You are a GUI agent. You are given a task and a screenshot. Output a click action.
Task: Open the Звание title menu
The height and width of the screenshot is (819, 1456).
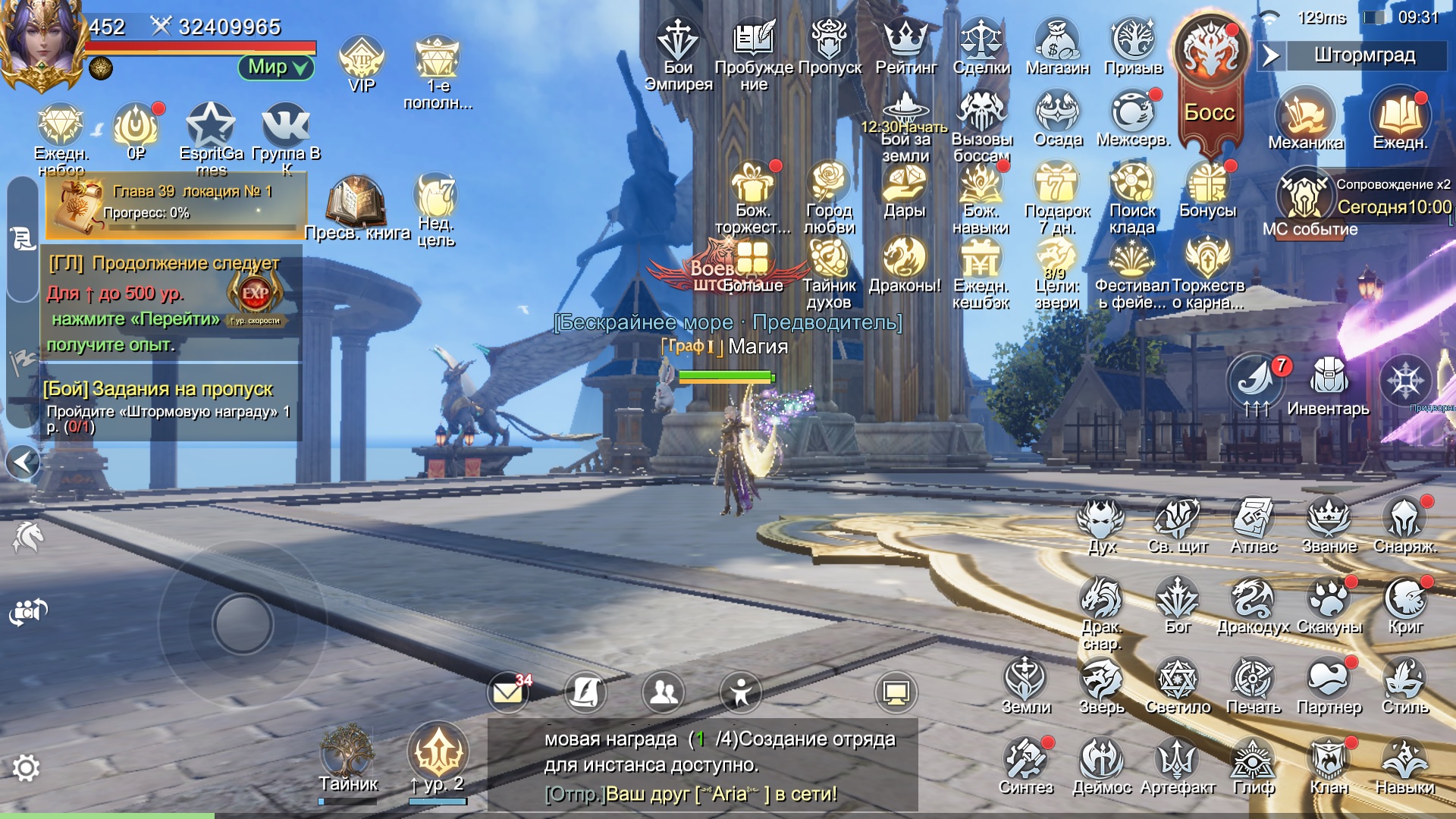click(x=1329, y=522)
